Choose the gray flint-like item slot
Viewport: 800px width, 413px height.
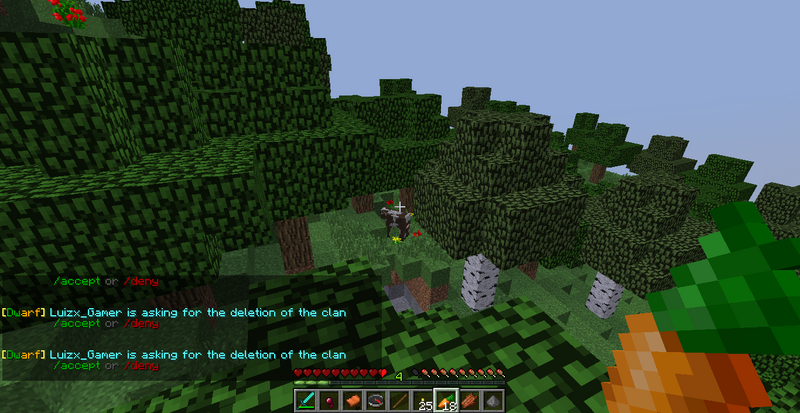coord(495,401)
